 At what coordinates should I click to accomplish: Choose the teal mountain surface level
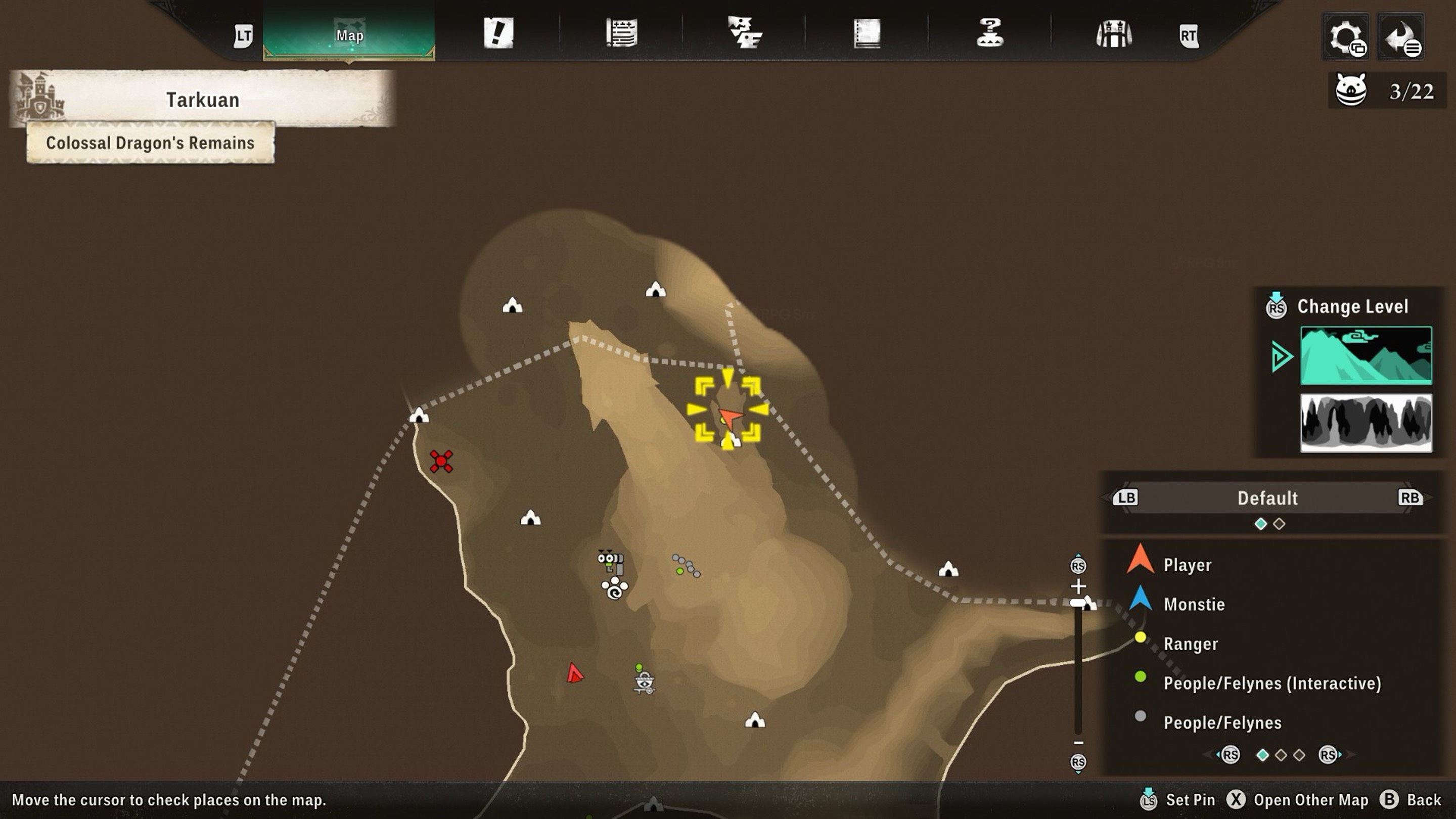tap(1366, 355)
